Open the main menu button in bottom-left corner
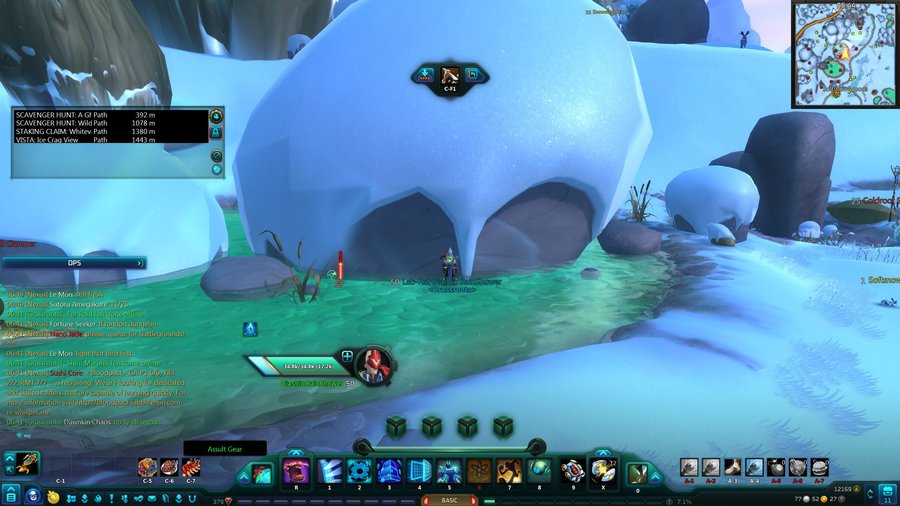Image resolution: width=900 pixels, height=506 pixels. tap(10, 495)
